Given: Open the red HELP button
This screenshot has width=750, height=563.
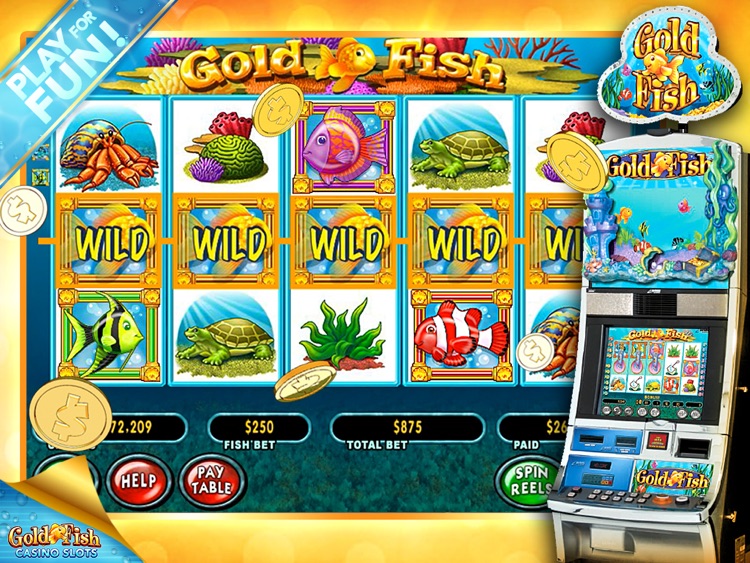Looking at the screenshot, I should [138, 481].
